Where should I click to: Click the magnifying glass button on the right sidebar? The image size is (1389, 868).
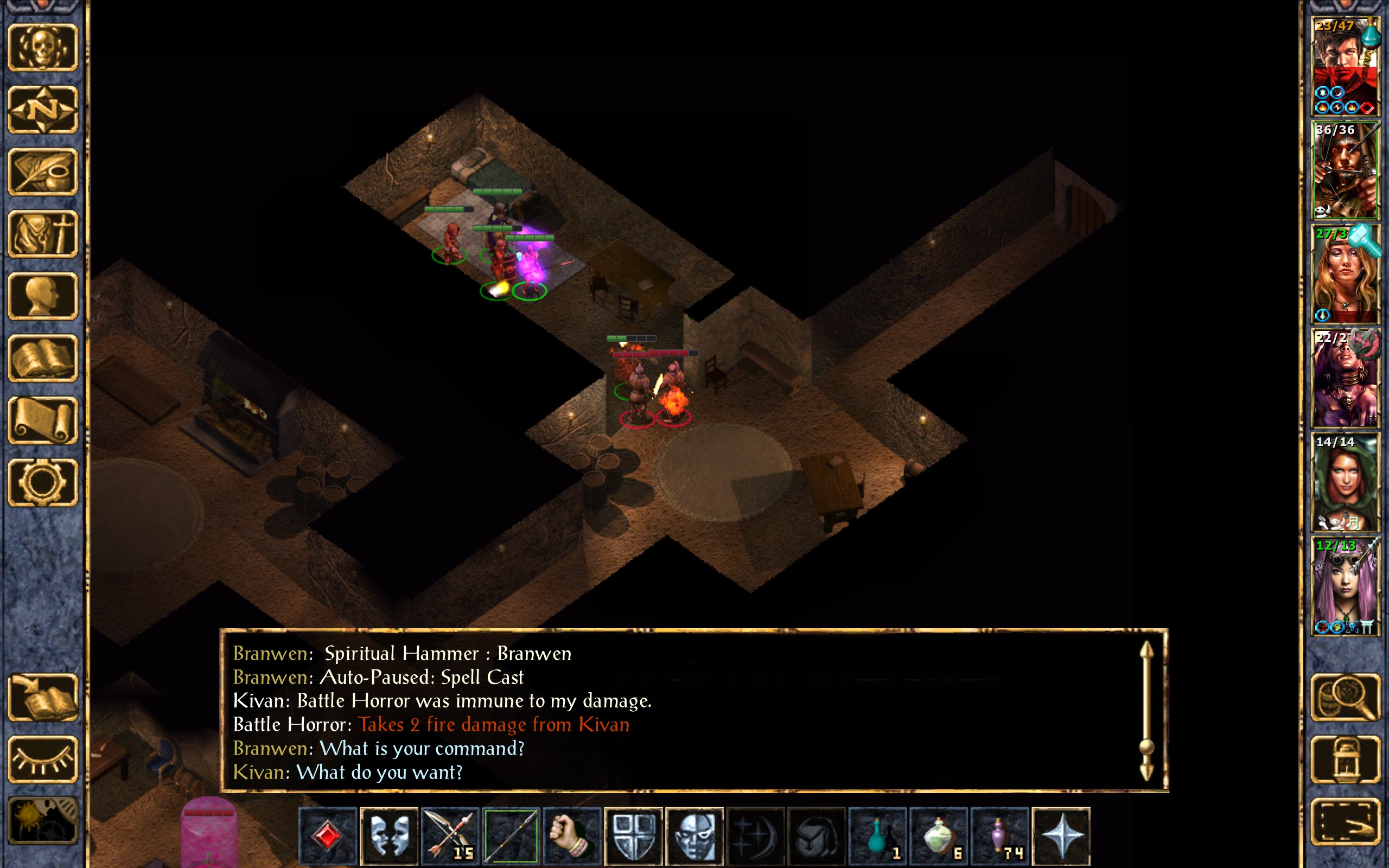[1346, 698]
